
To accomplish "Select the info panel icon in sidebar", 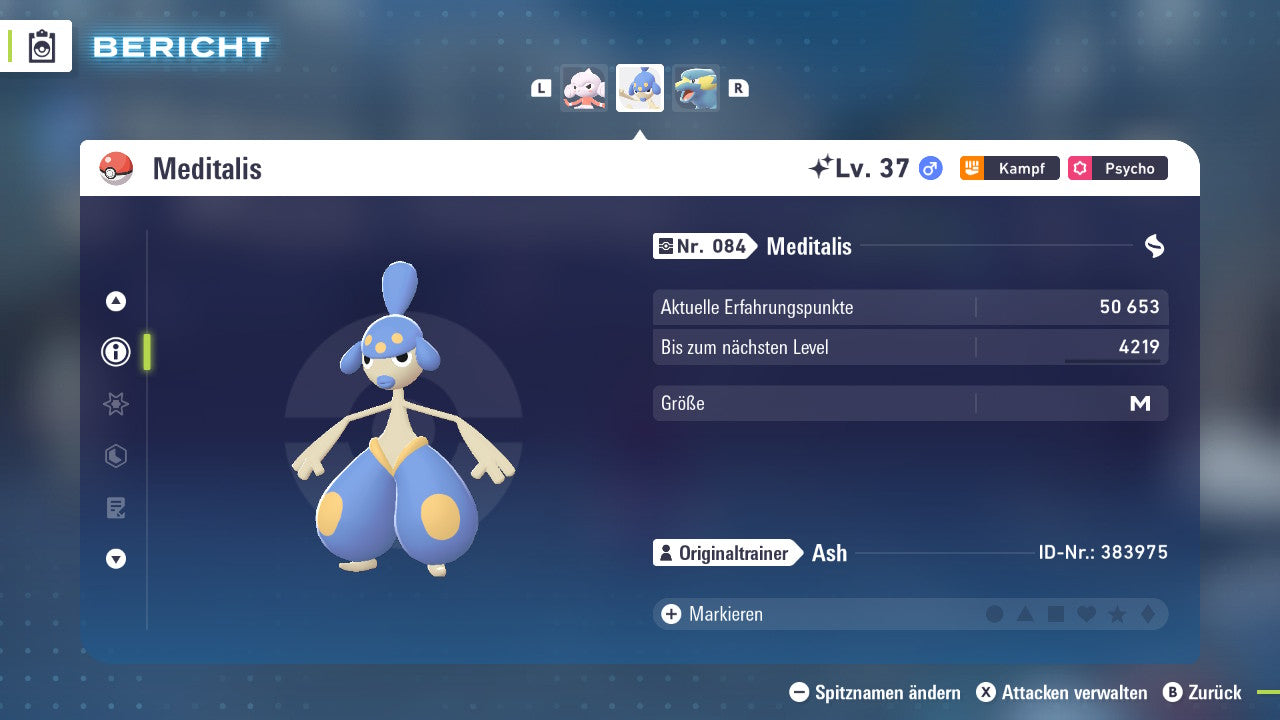I will 115,352.
